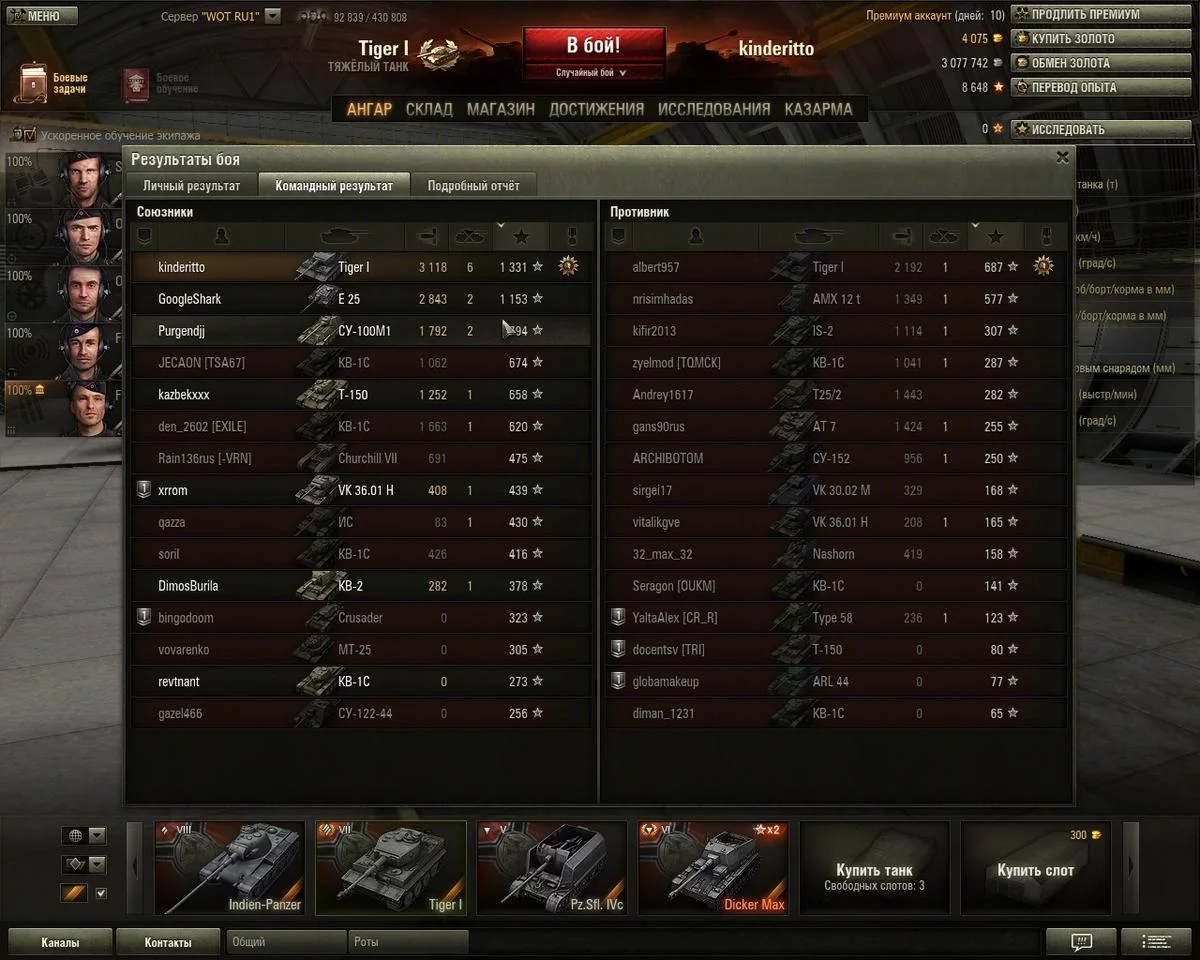Click the КУПИТЬ ЗОЛОТО button

(x=1075, y=39)
